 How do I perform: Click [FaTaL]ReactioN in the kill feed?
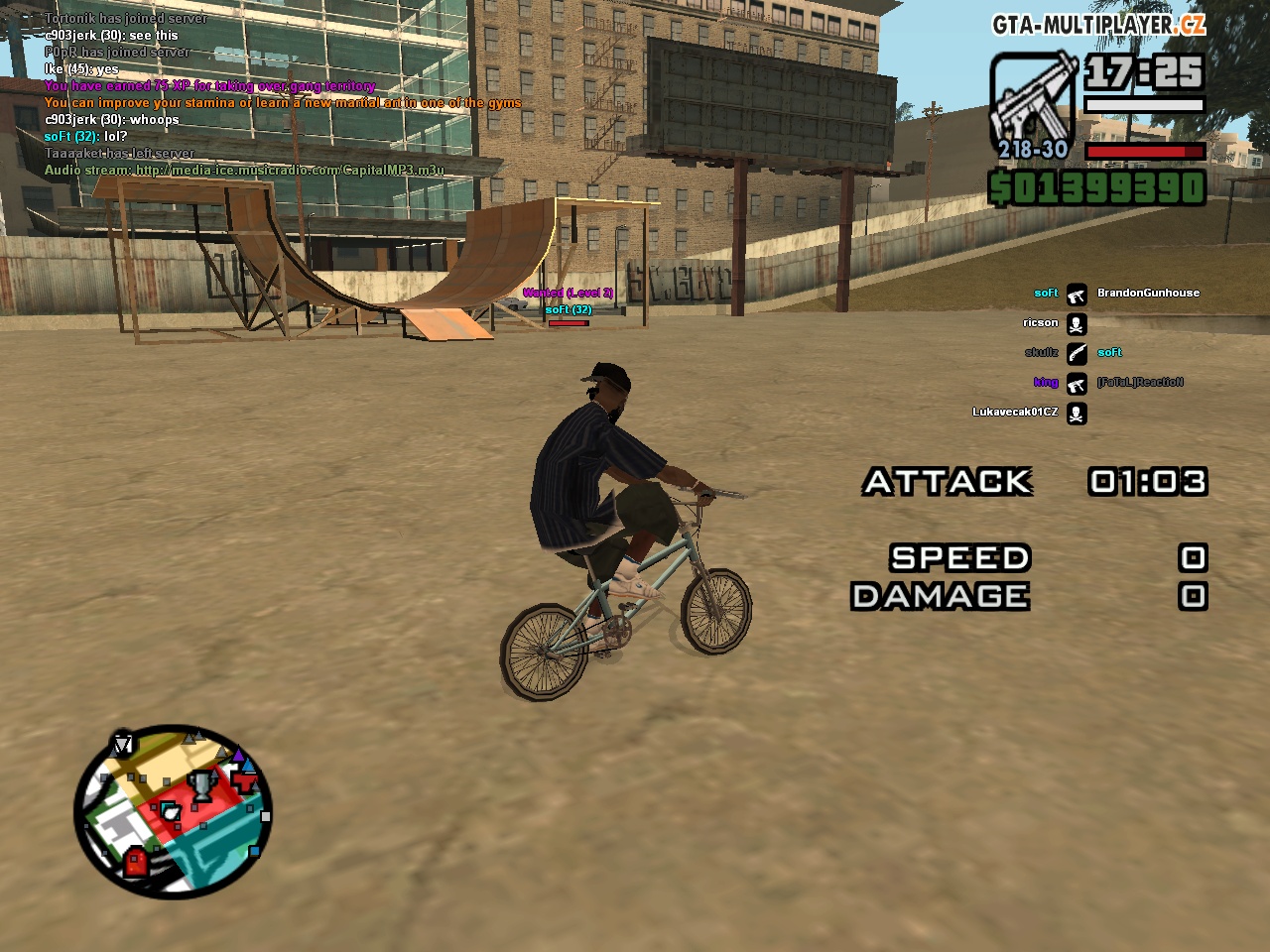pyautogui.click(x=1140, y=383)
